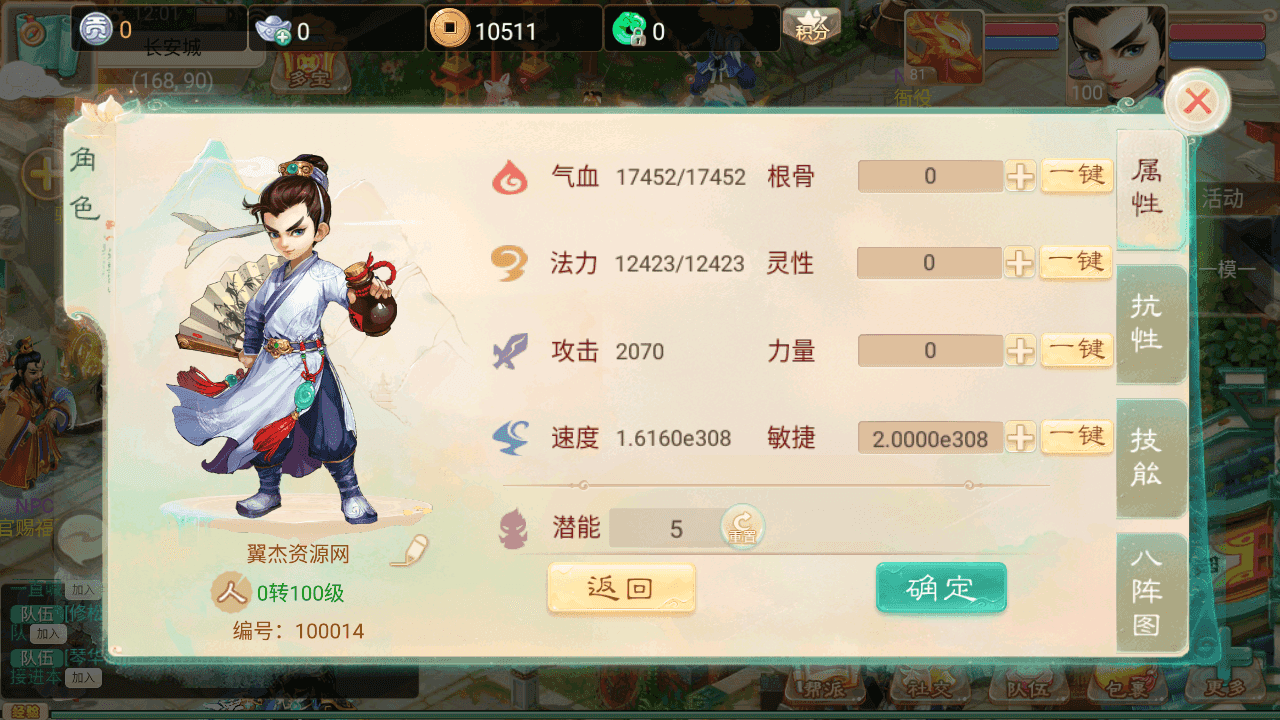1280x720 pixels.
Task: Close the character panel with red X
Action: tap(1197, 101)
